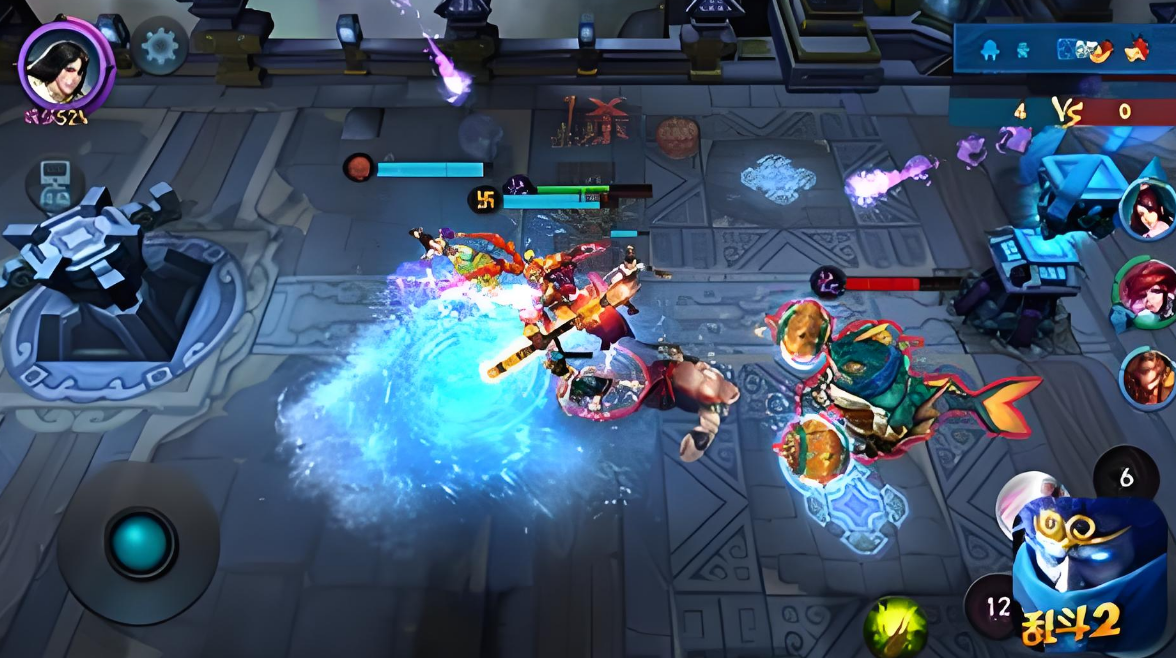Tap the teal virtual joystick knob
The height and width of the screenshot is (658, 1176).
[140, 543]
